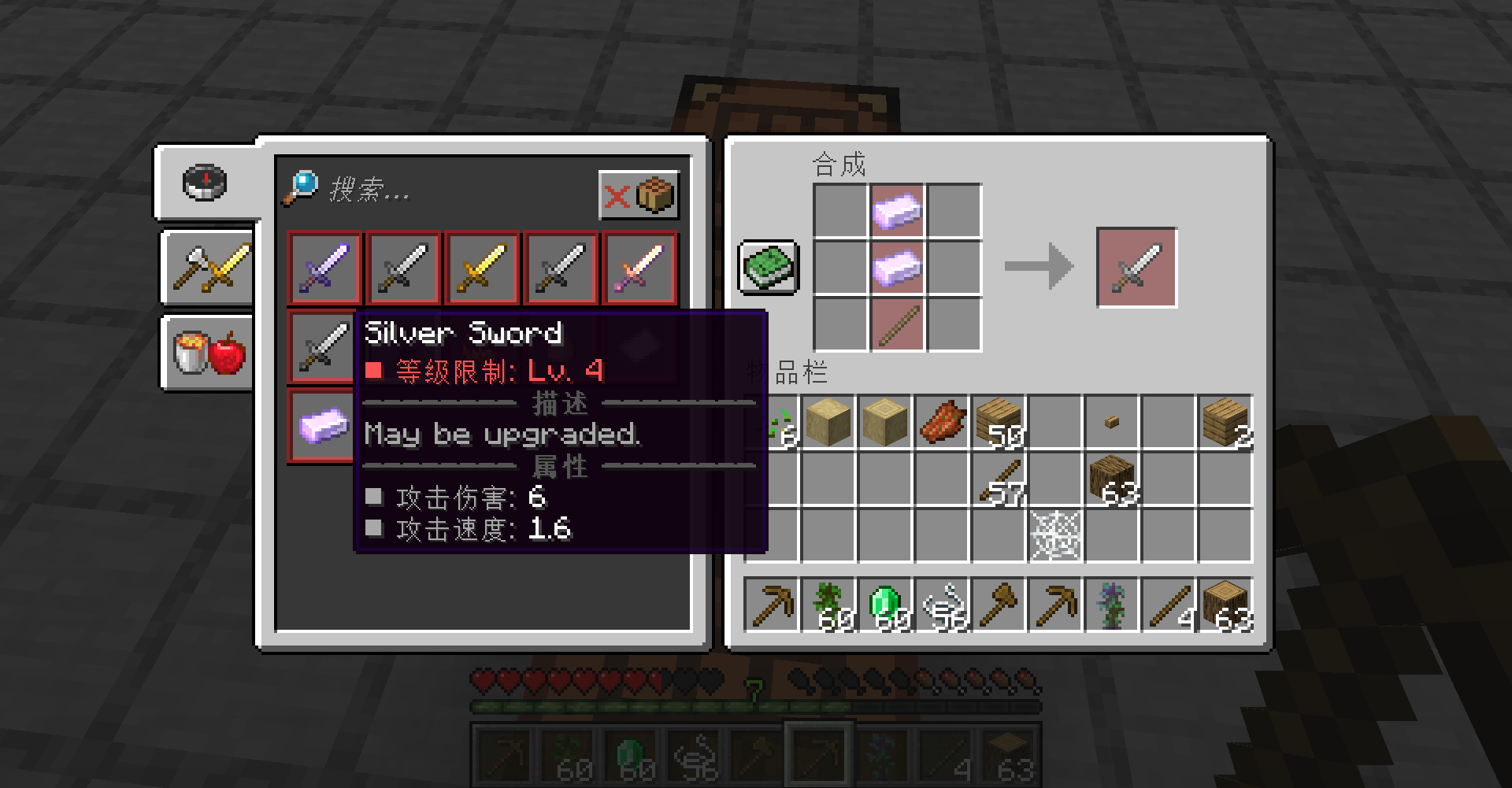
Task: Select the silver ingot recipe in the book
Action: [x=323, y=425]
